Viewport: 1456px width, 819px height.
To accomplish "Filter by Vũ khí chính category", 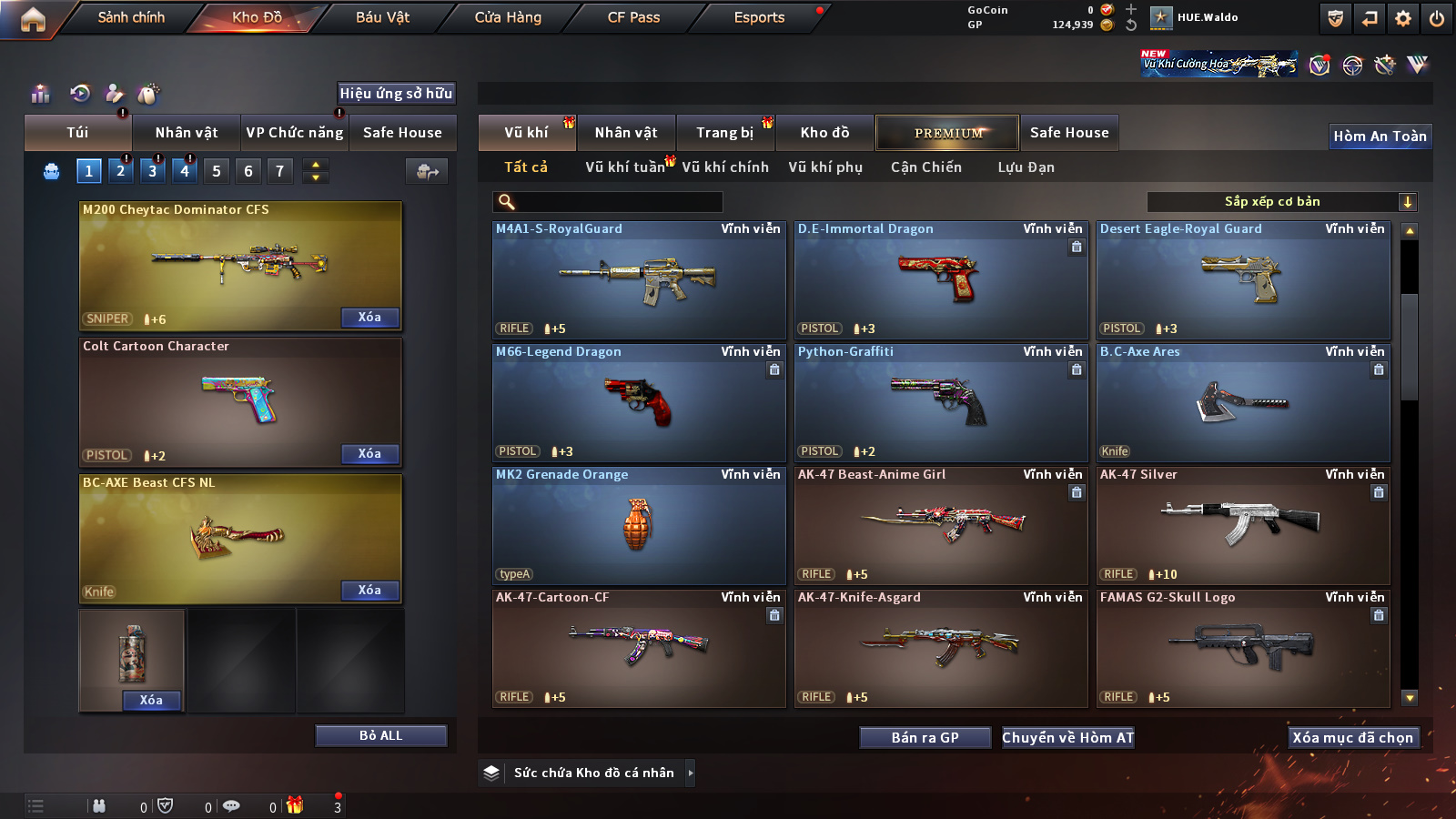I will (x=725, y=167).
